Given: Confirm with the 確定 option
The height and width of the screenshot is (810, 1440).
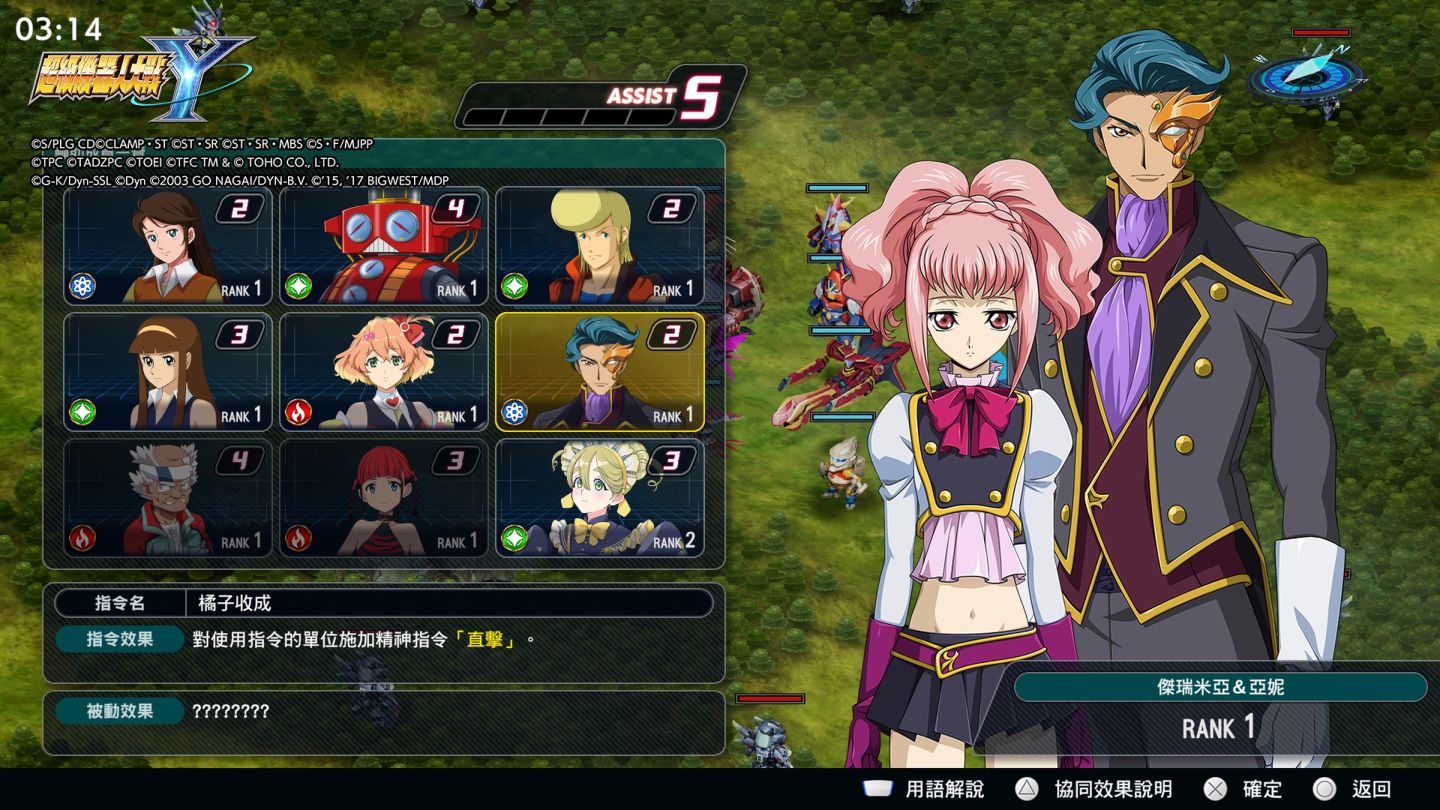Looking at the screenshot, I should click(1243, 789).
